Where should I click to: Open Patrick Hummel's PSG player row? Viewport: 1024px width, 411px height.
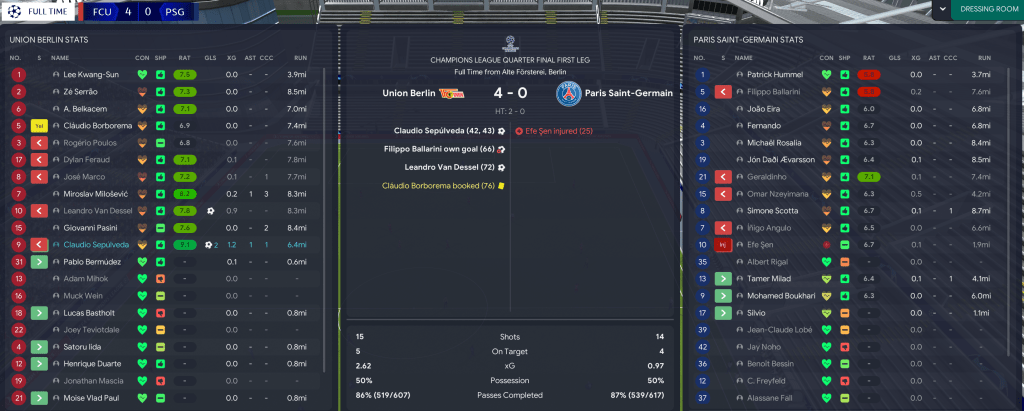click(x=774, y=74)
